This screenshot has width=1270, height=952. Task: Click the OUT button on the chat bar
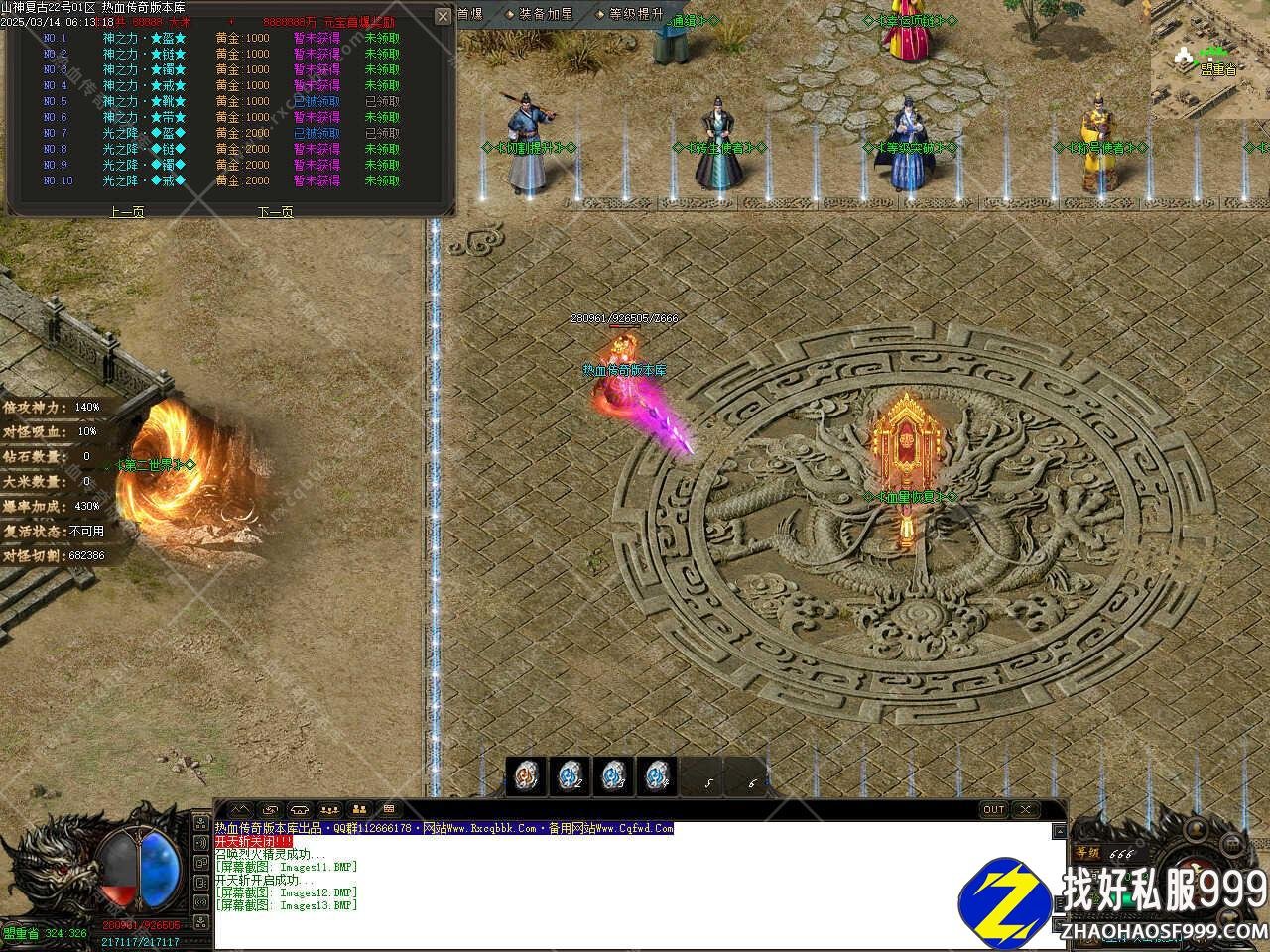click(993, 810)
